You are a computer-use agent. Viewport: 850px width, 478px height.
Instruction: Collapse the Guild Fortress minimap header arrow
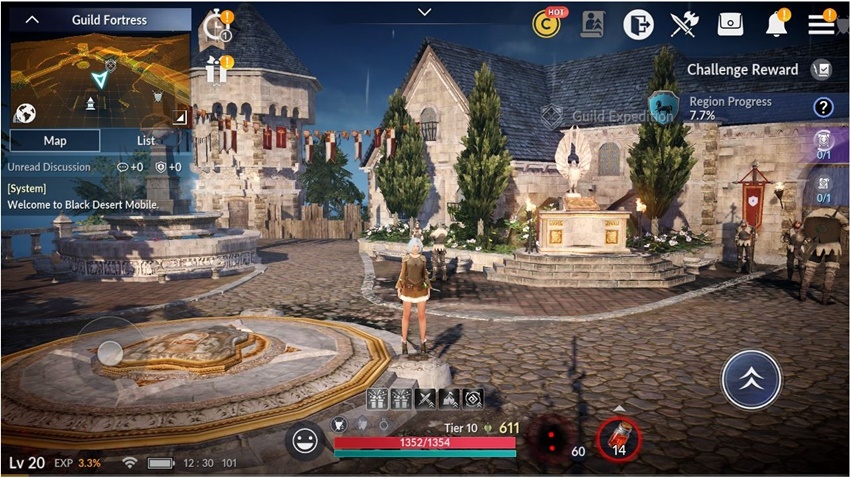32,20
